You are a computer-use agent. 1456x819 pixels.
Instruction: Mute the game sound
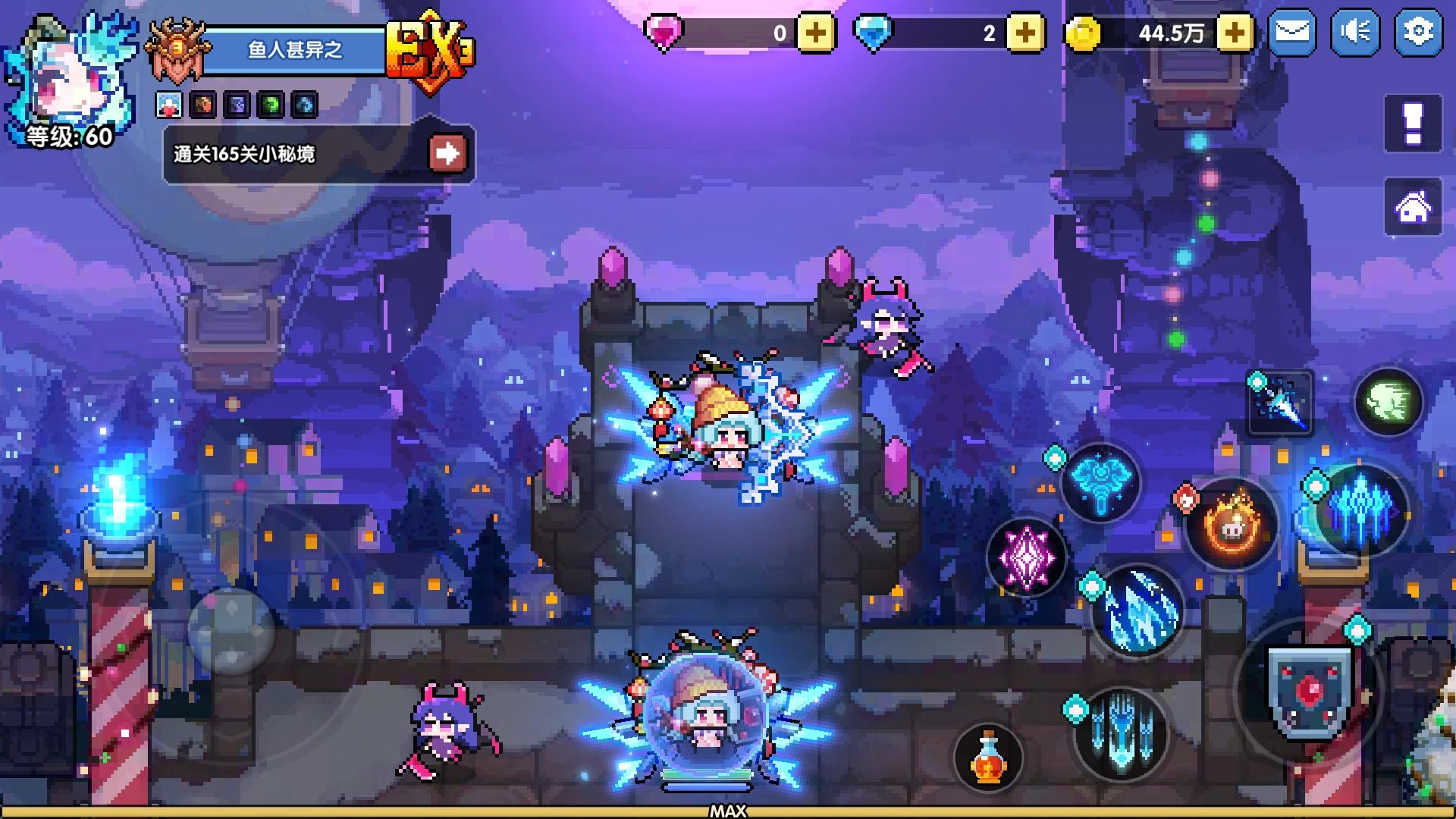click(x=1354, y=32)
